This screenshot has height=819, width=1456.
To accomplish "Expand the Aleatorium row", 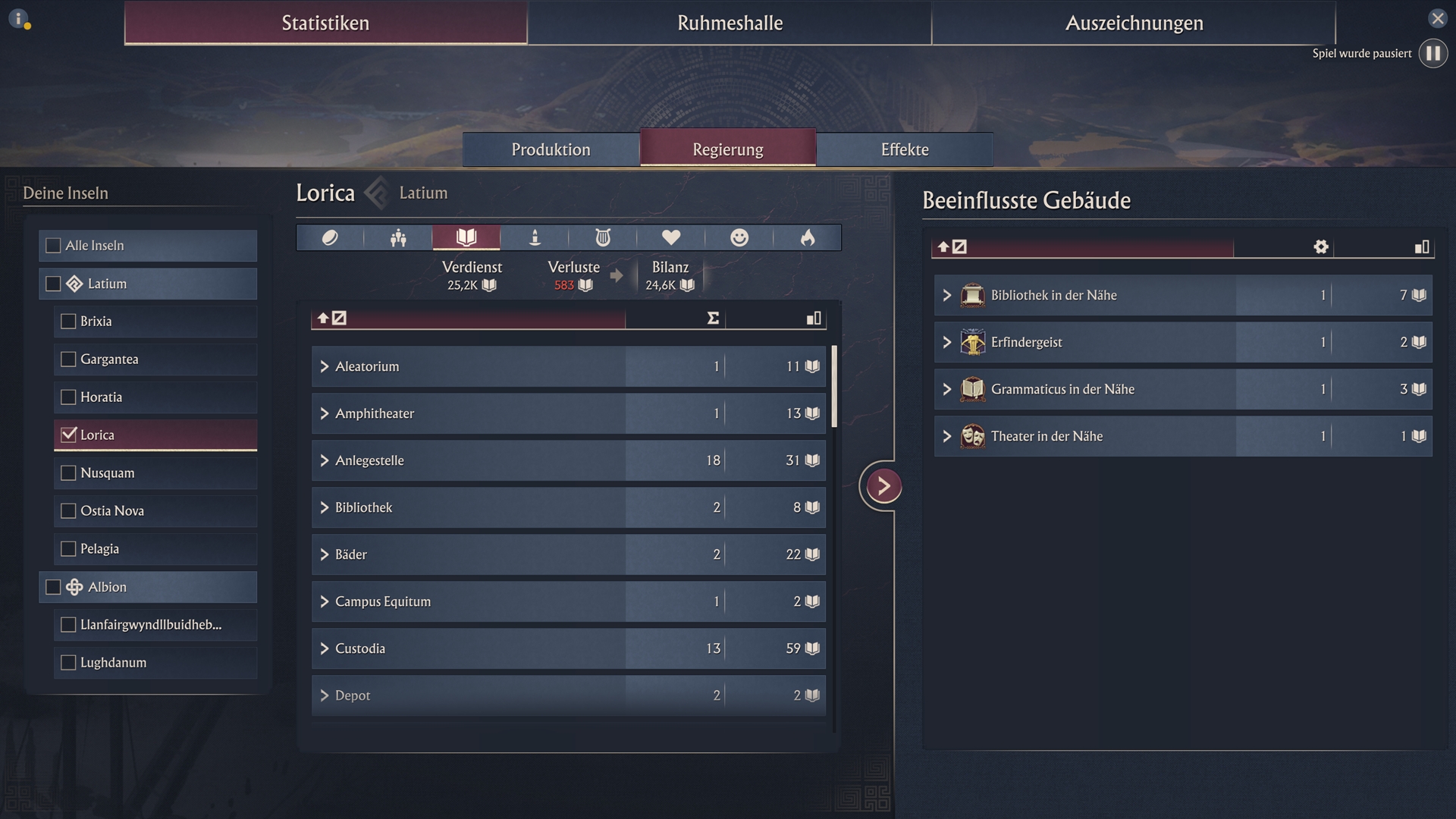I will pyautogui.click(x=325, y=367).
